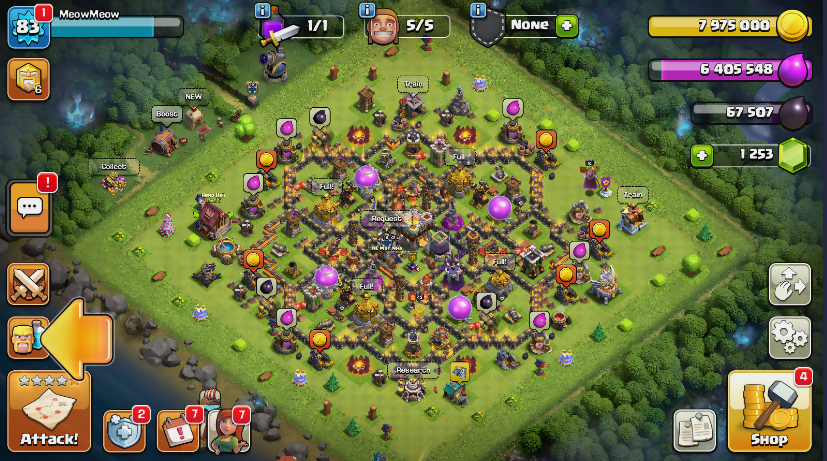Screen dimensions: 827x461
Task: Open the shield defense log icon
Action: pyautogui.click(x=124, y=430)
